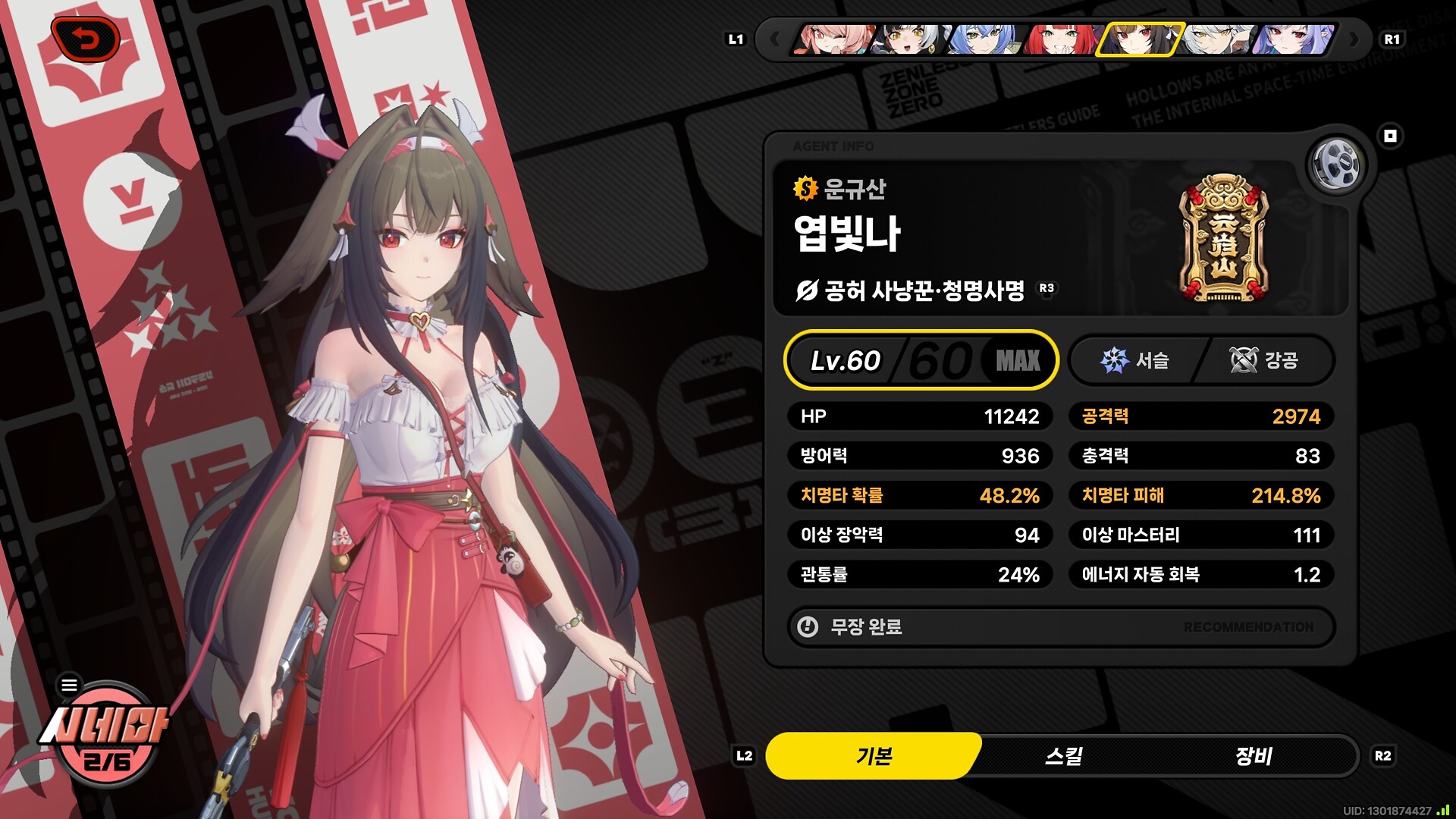Click the right arrow of the agent list
Image resolution: width=1456 pixels, height=819 pixels.
[x=1354, y=39]
